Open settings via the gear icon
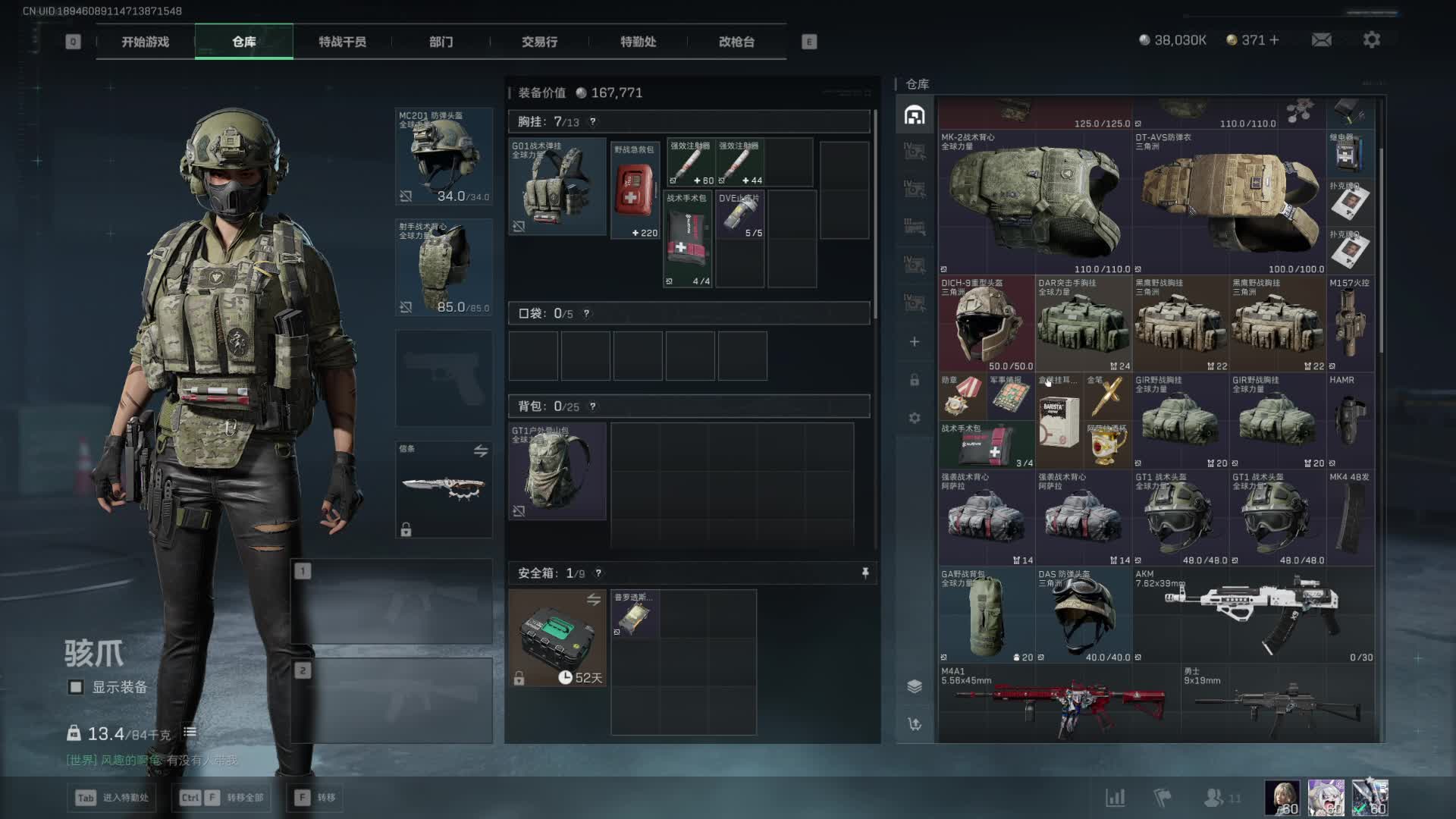Viewport: 1456px width, 819px height. pos(1371,40)
